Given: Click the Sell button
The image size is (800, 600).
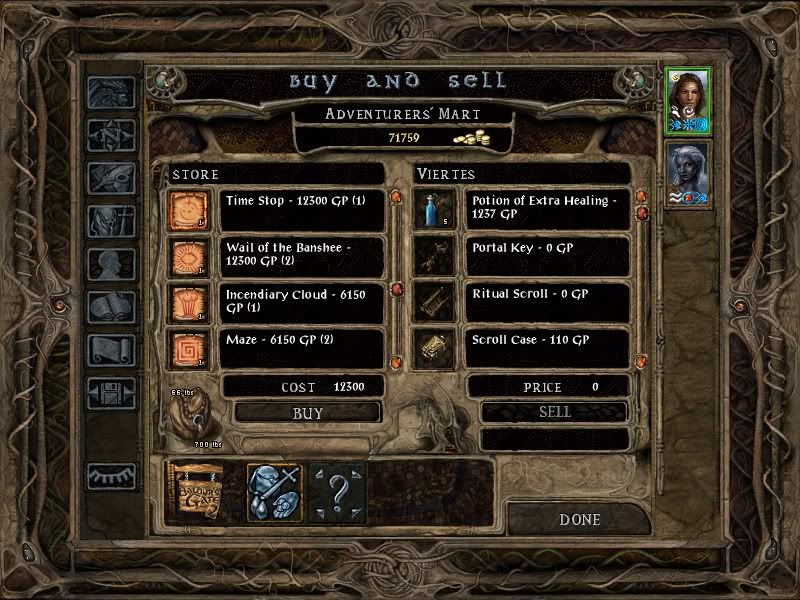Looking at the screenshot, I should tap(554, 412).
